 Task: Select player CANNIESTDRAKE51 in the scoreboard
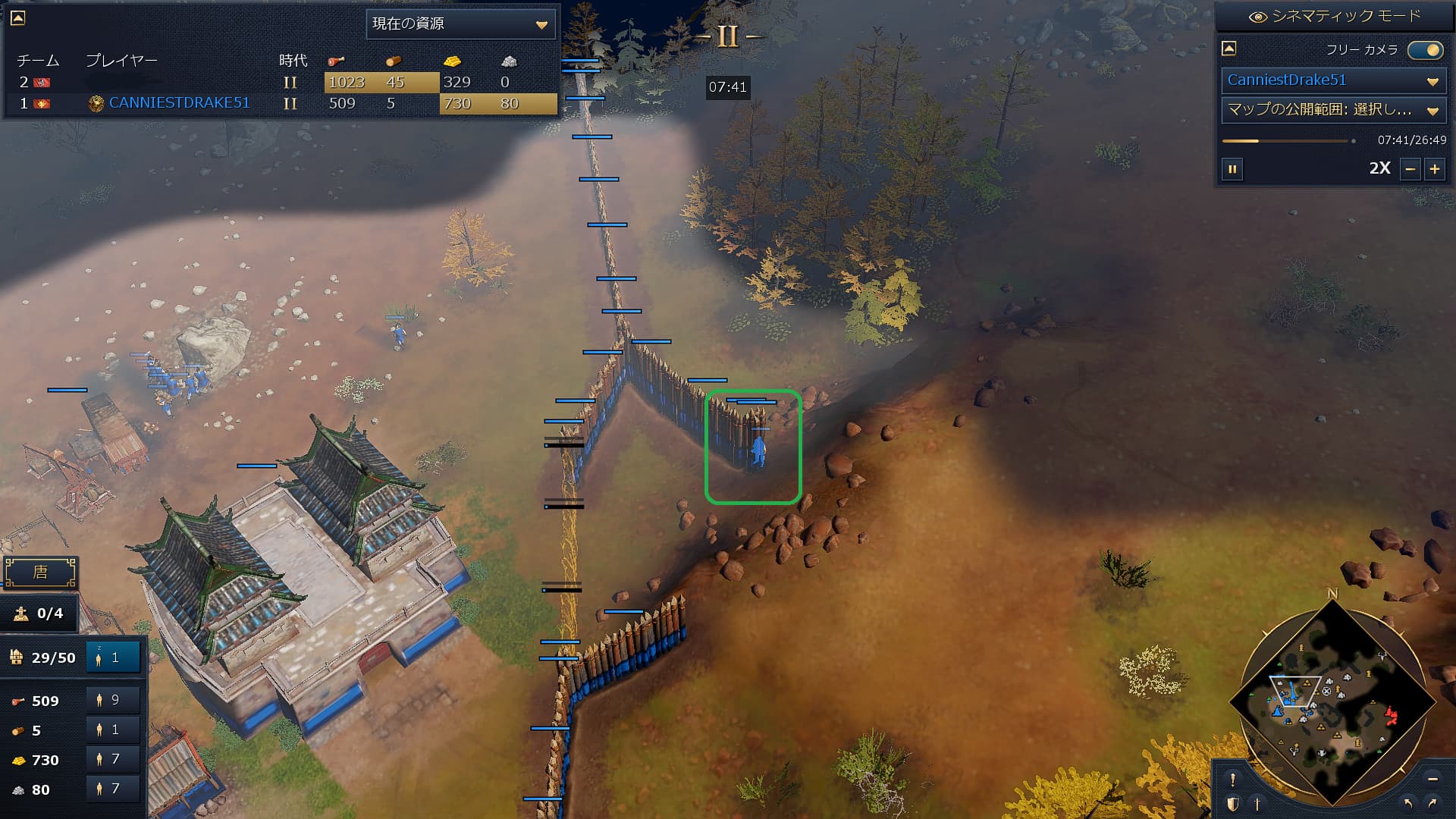179,103
